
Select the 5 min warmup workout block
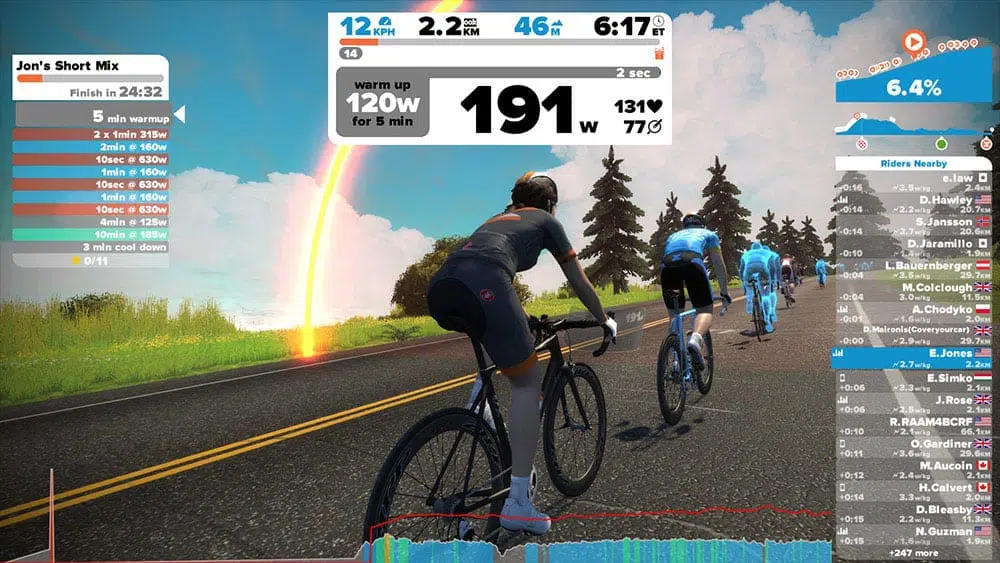tap(92, 116)
